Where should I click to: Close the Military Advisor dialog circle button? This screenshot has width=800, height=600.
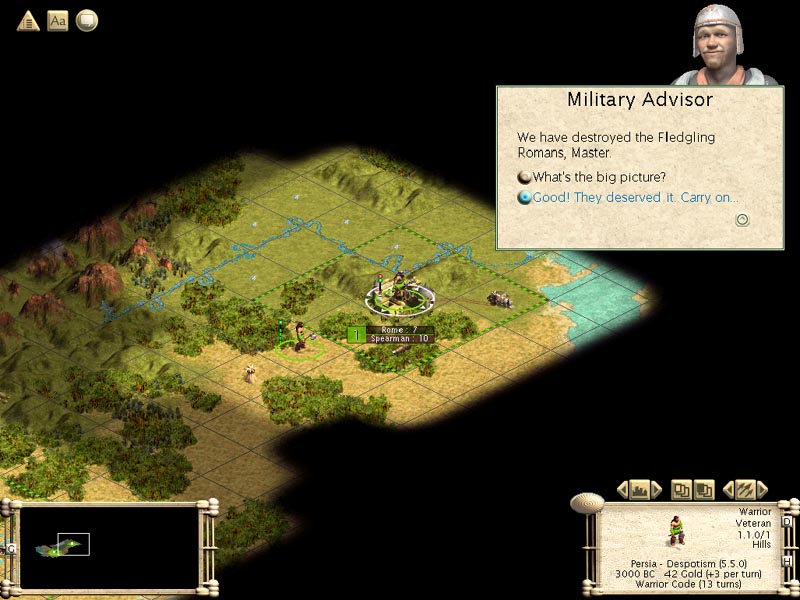(x=742, y=220)
